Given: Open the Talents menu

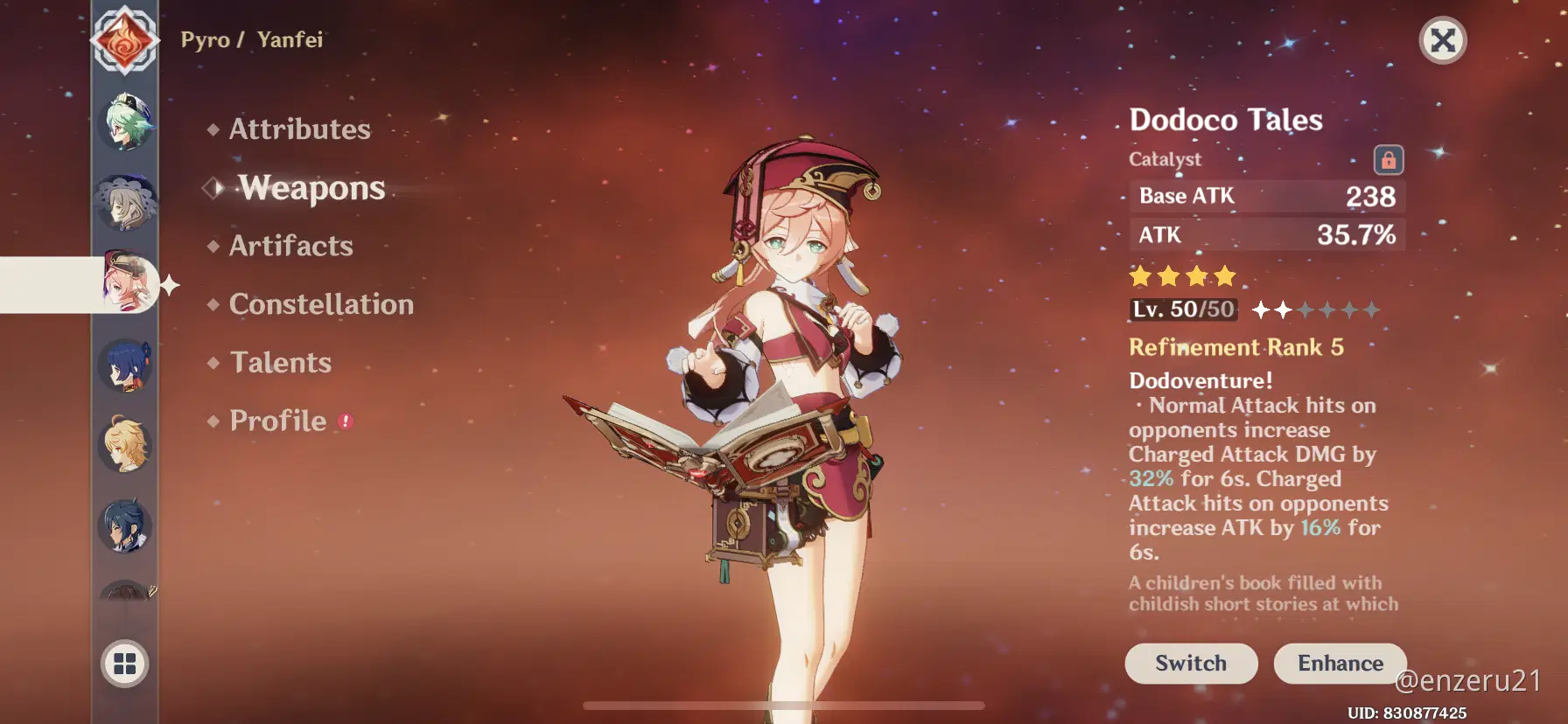Looking at the screenshot, I should (x=280, y=363).
